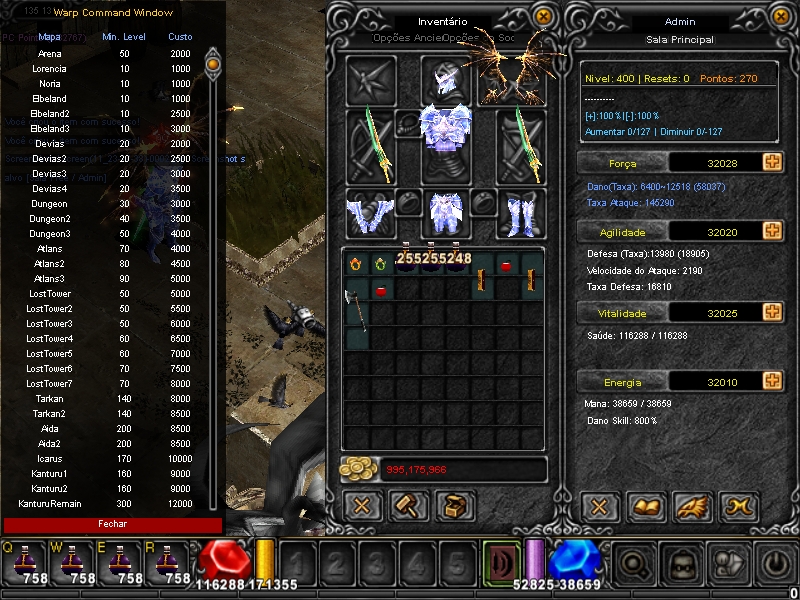800x600 pixels.
Task: Close the Admin character panel top X
Action: pos(780,17)
